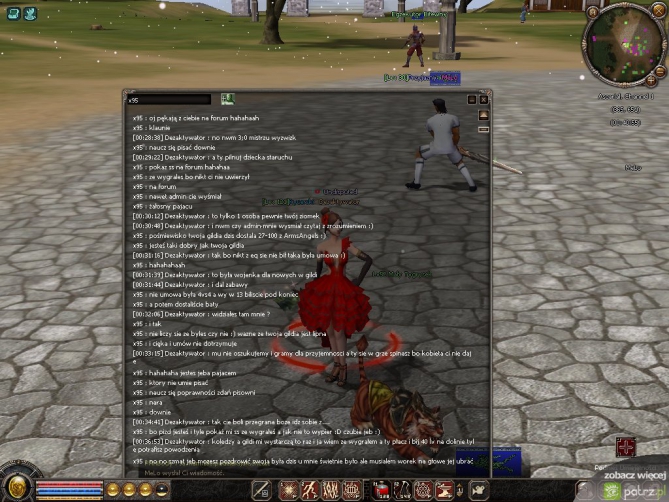Image resolution: width=669 pixels, height=502 pixels.
Task: Close the x95 whisper chat window
Action: point(485,99)
